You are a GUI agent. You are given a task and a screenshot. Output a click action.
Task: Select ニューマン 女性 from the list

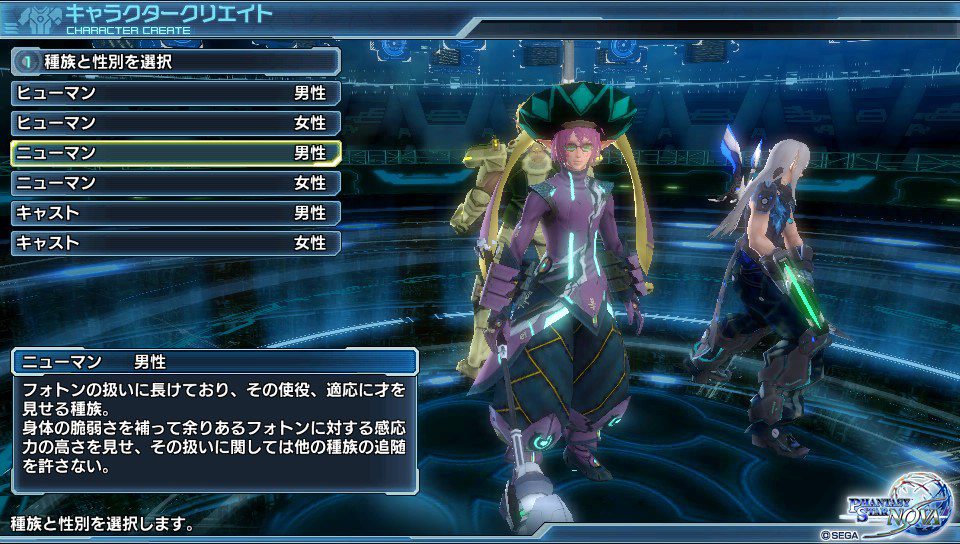point(175,183)
